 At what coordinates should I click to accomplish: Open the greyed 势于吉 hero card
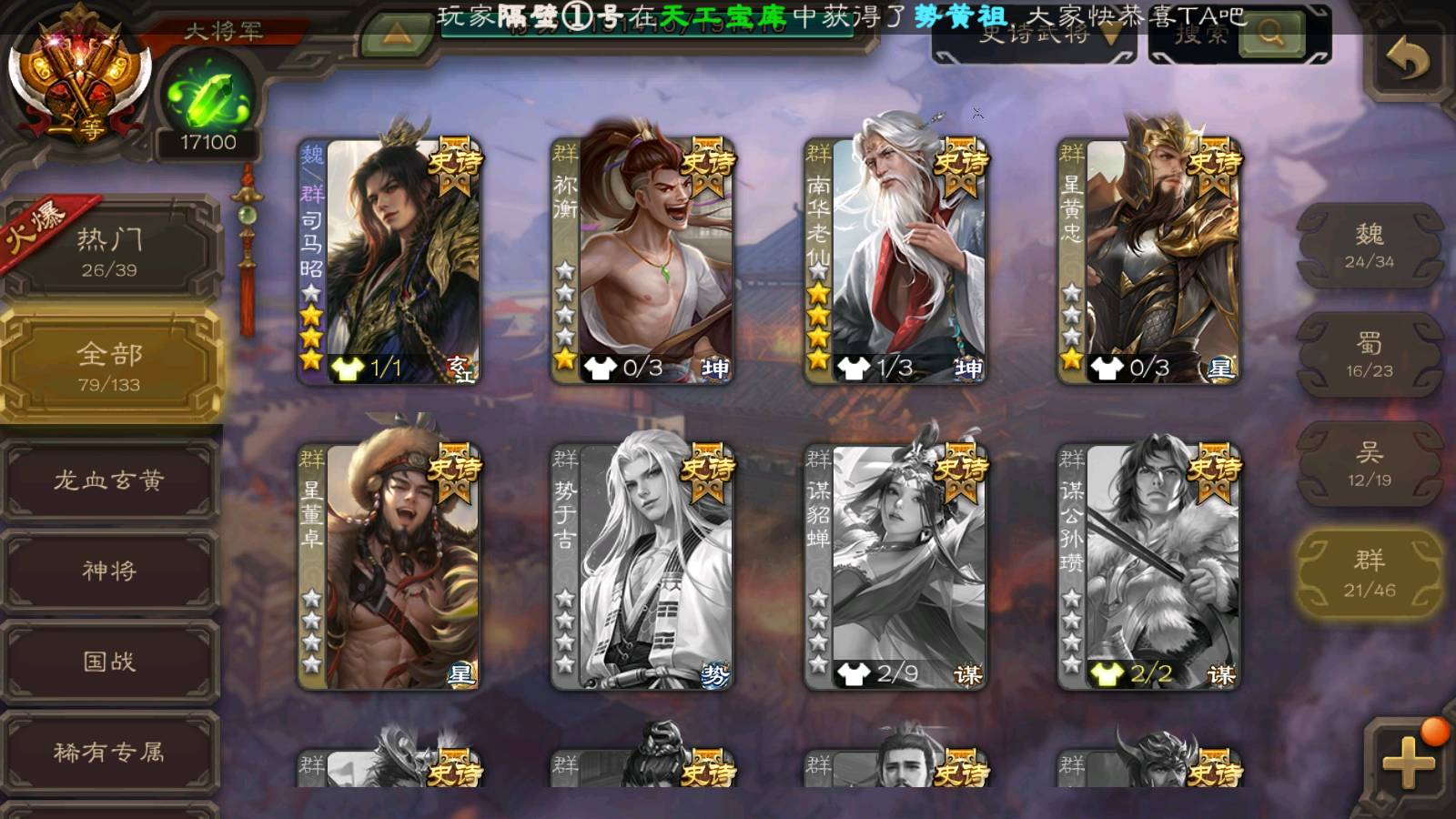pyautogui.click(x=643, y=566)
